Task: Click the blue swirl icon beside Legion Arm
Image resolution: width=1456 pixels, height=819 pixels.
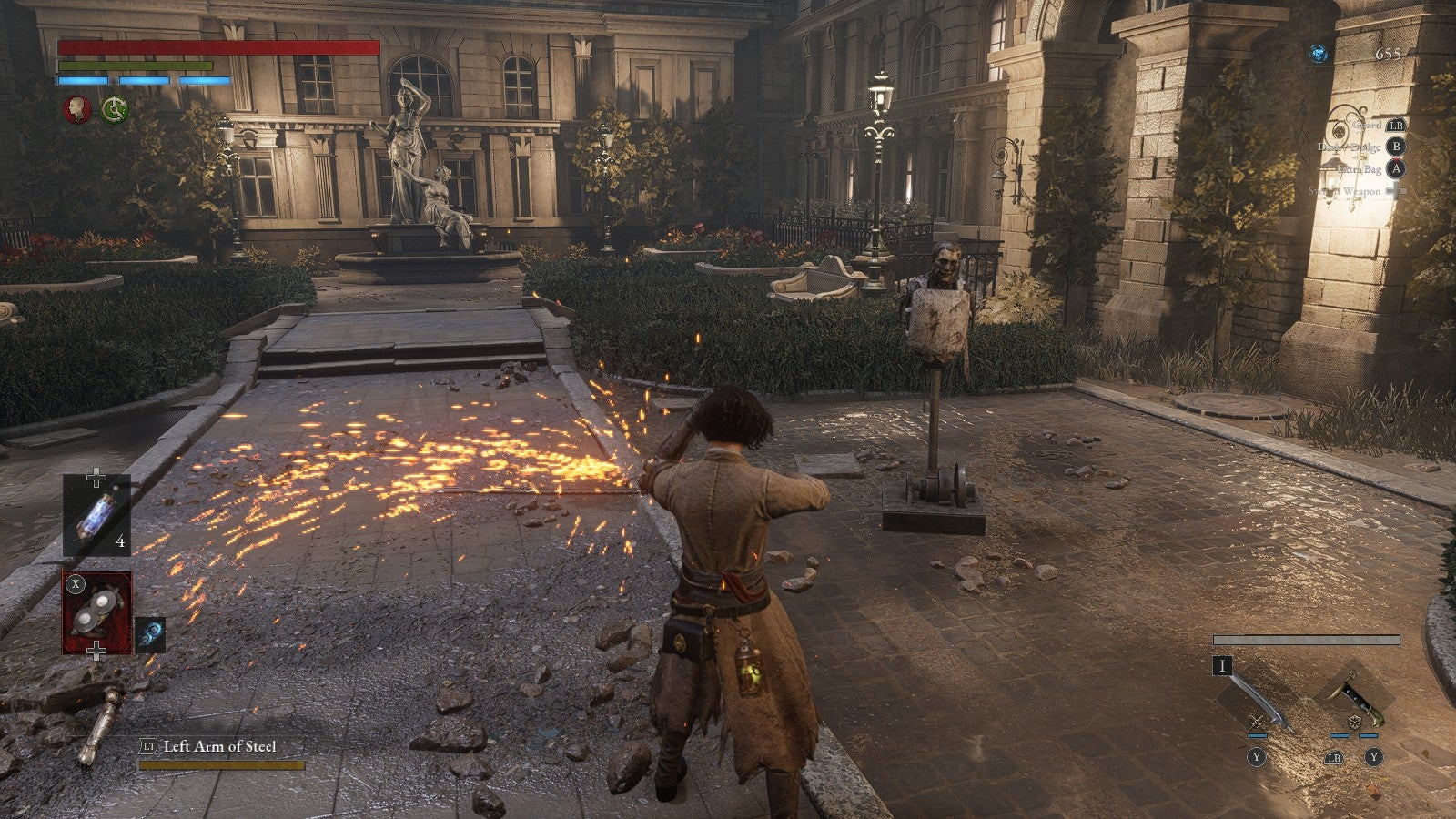Action: [150, 634]
